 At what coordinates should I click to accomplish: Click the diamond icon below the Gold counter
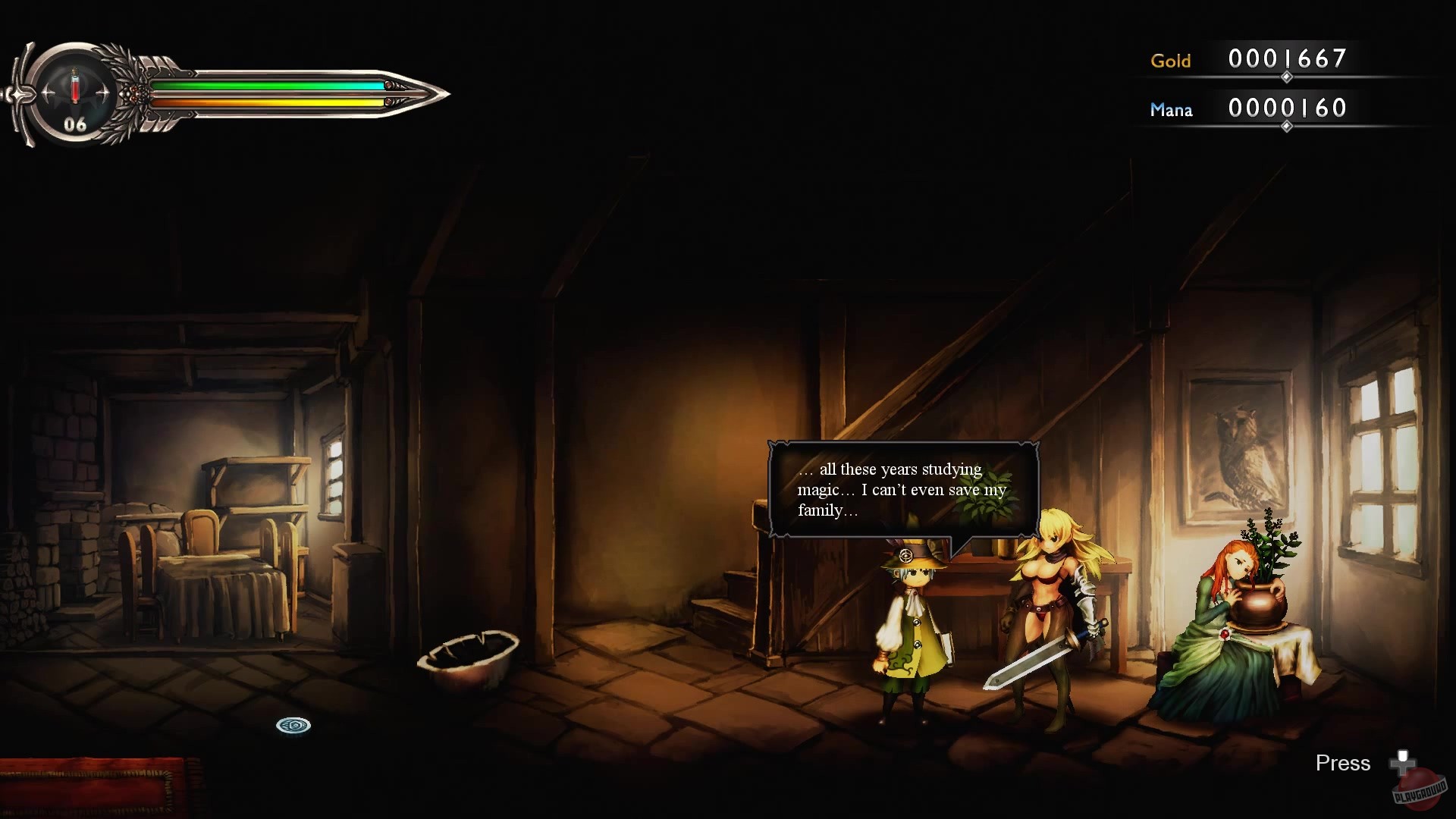1287,77
